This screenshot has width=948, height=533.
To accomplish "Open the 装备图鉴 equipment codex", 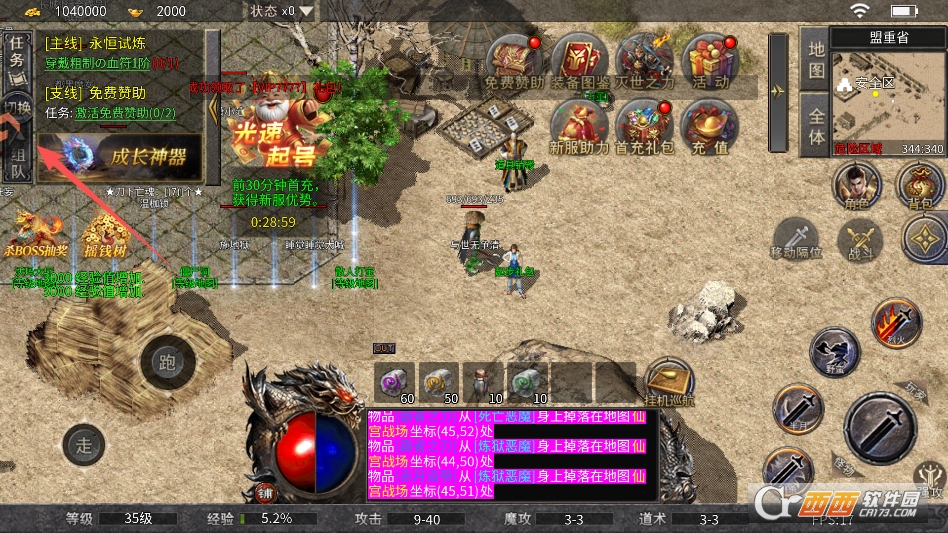I will [x=579, y=60].
